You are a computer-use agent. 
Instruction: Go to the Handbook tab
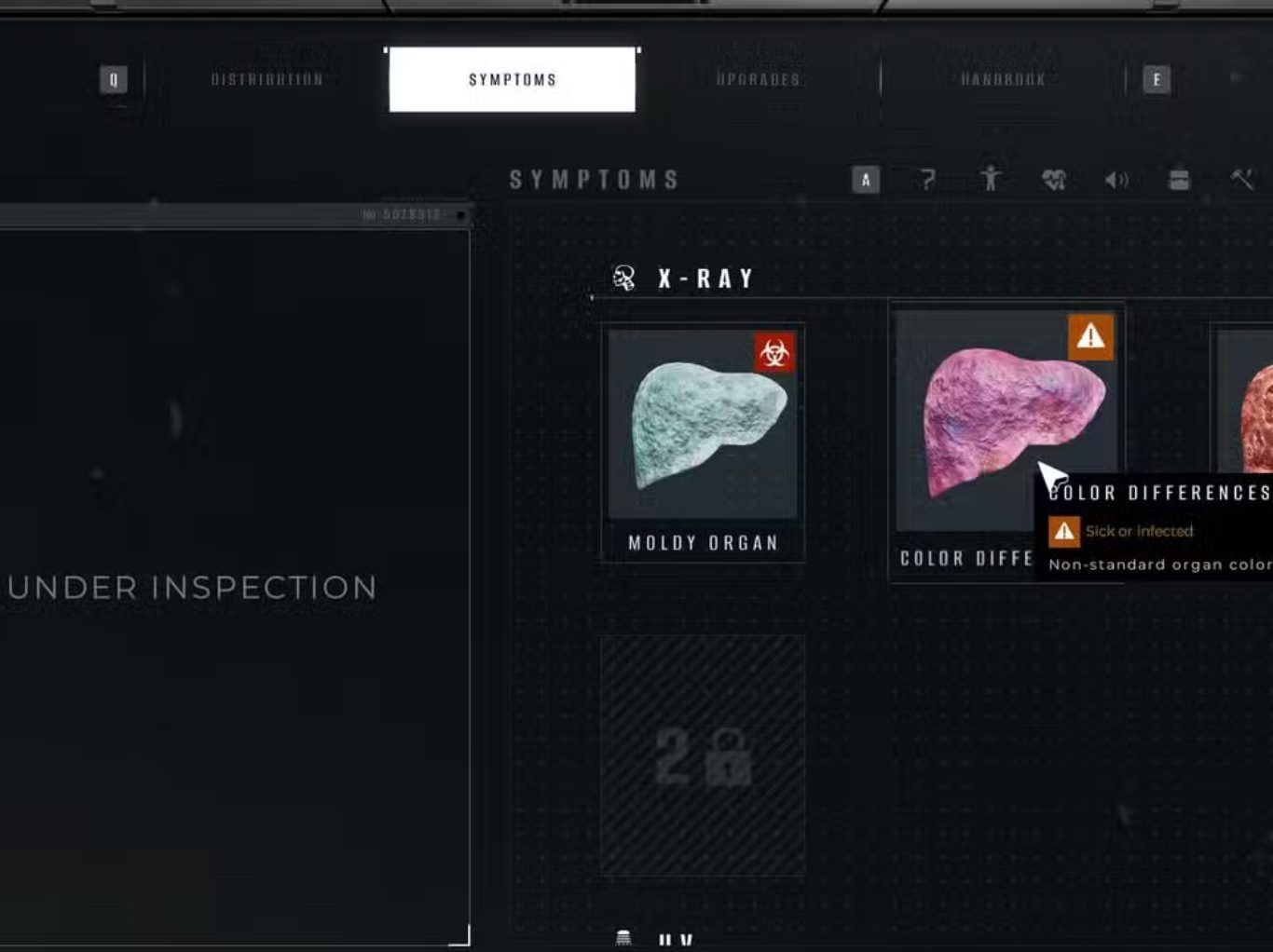click(x=1003, y=80)
